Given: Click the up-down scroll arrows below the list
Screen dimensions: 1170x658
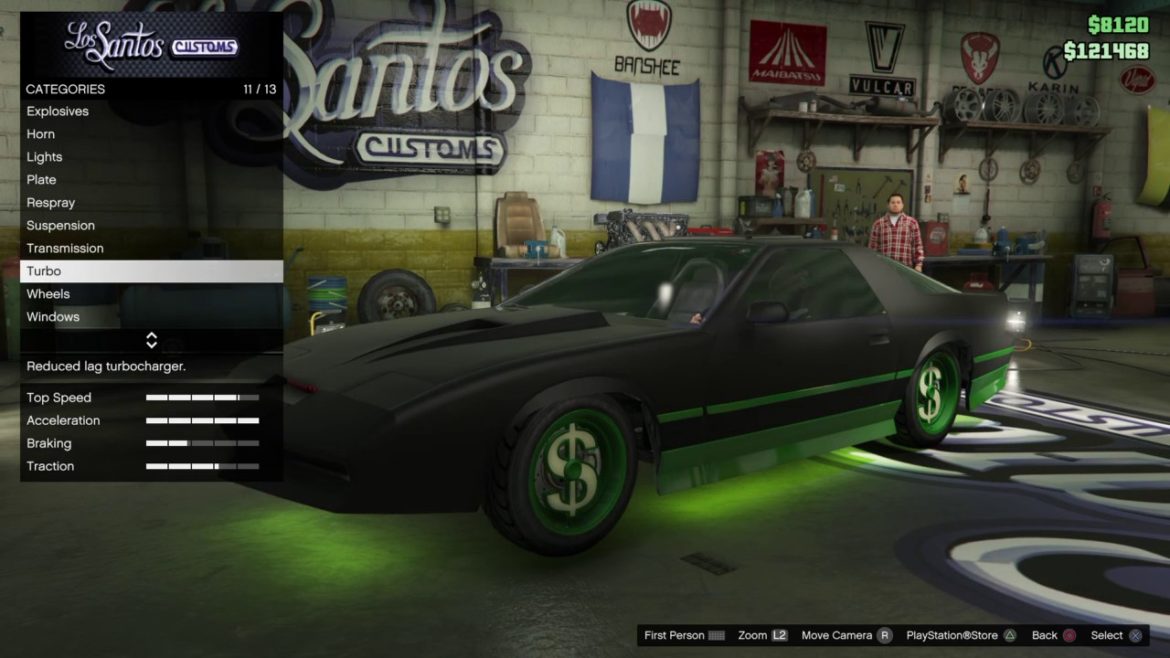Looking at the screenshot, I should [x=151, y=340].
